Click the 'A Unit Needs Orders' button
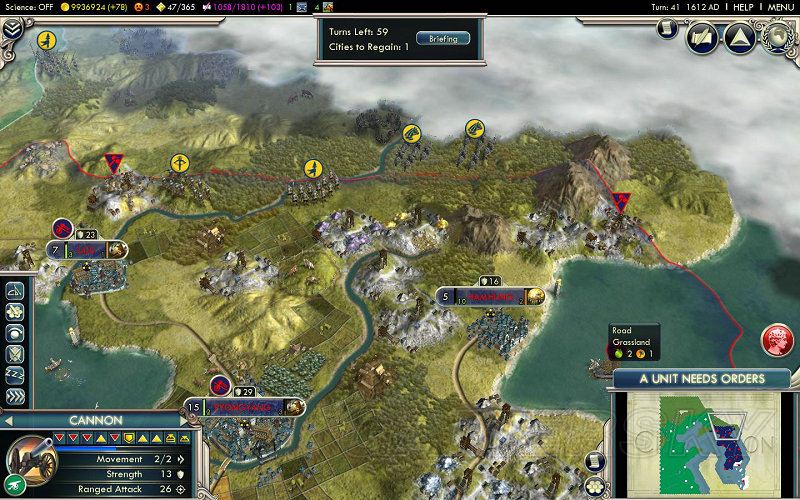800x500 pixels. click(701, 379)
